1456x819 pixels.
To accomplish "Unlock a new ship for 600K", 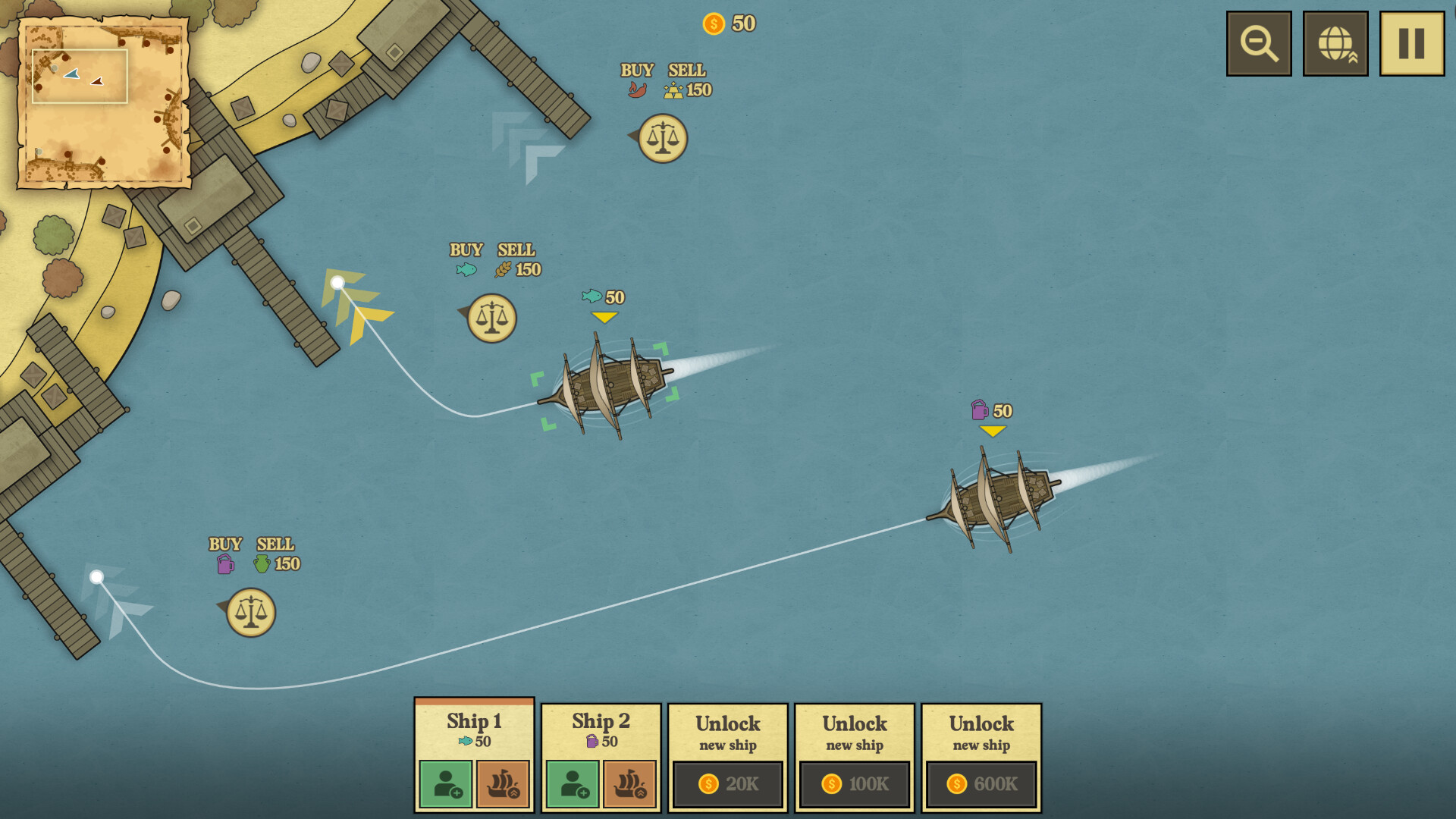I will coord(980,785).
